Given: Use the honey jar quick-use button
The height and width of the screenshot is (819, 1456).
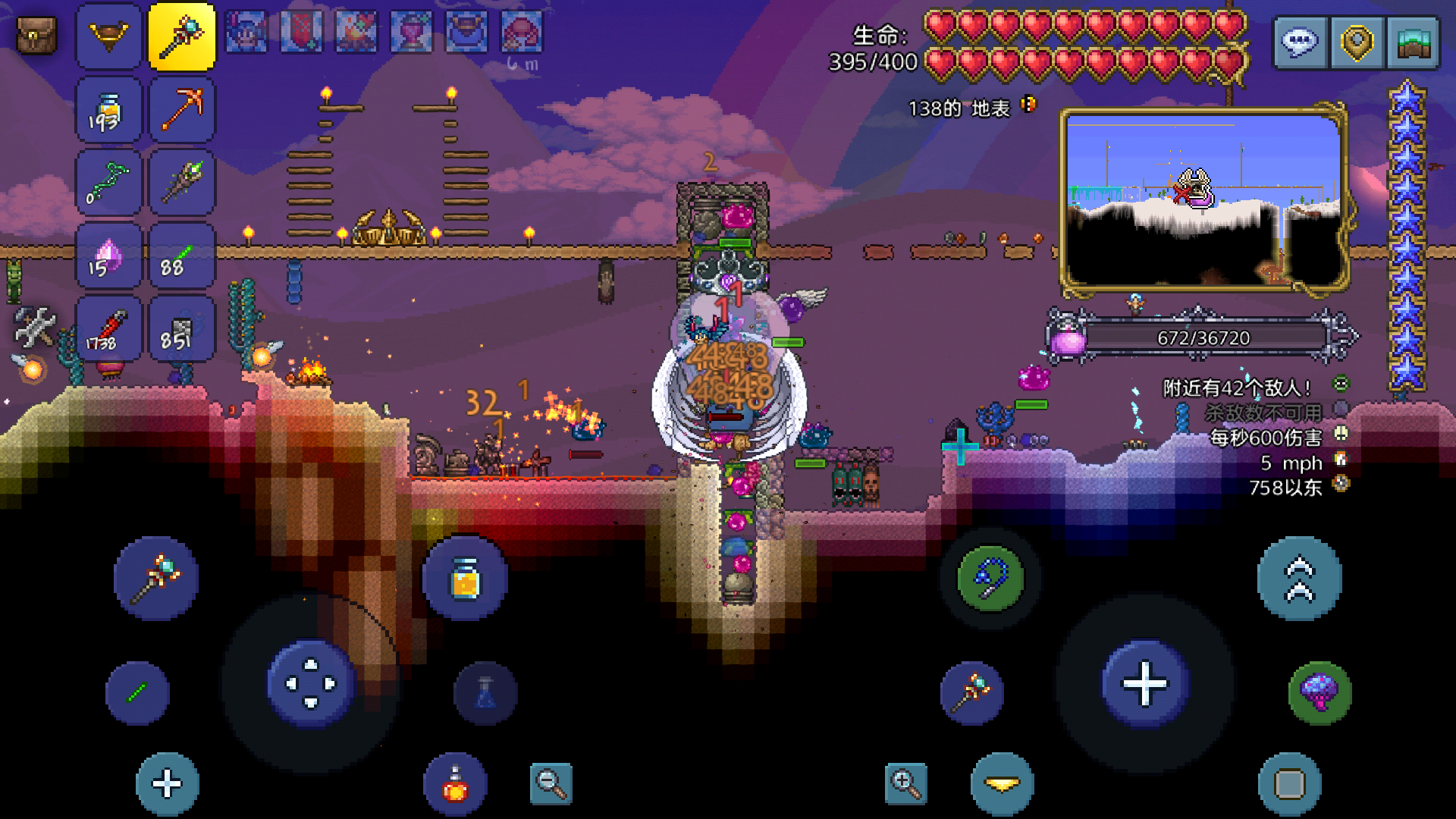Looking at the screenshot, I should 465,580.
